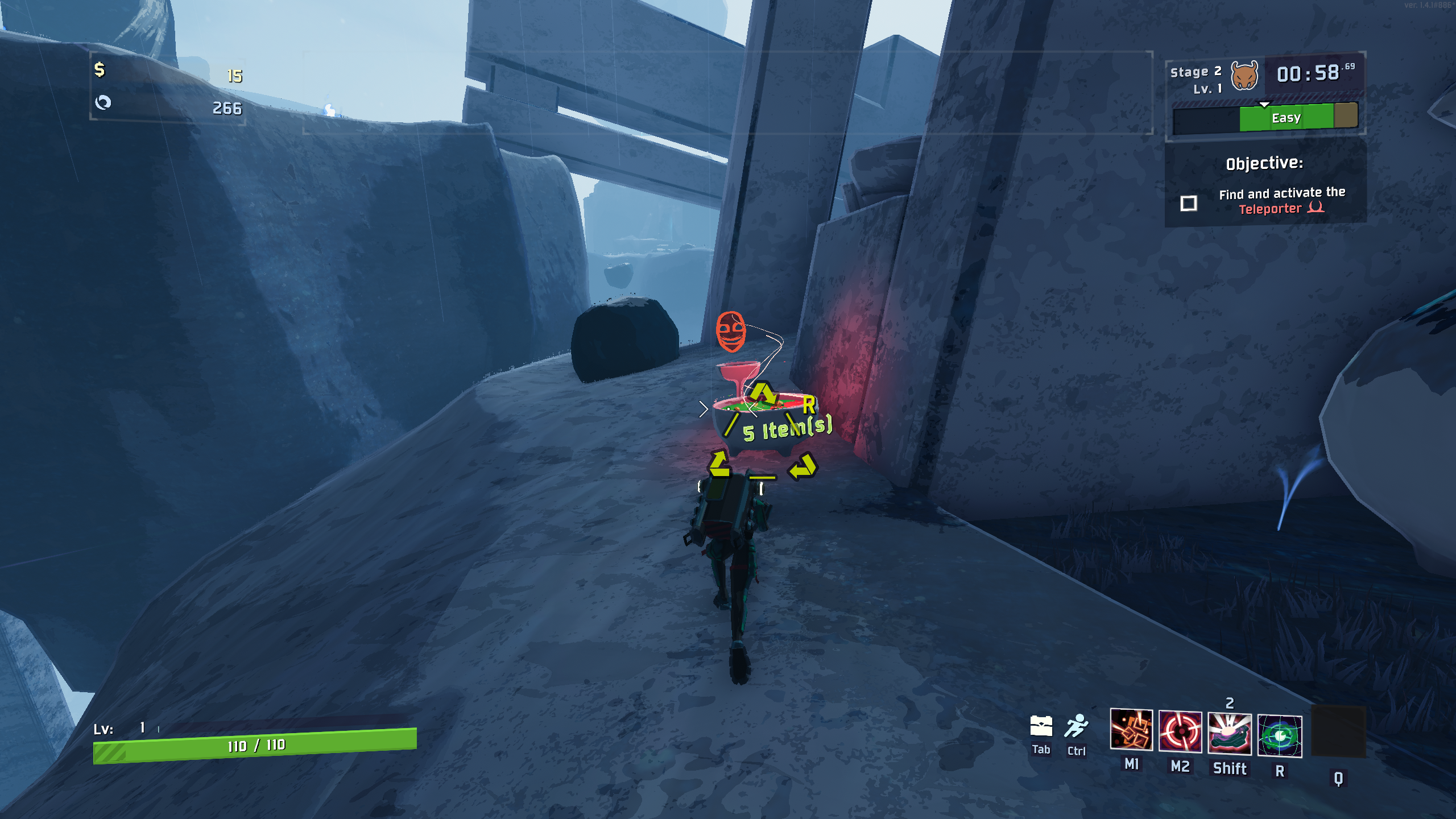This screenshot has width=1456, height=819.
Task: Activate the green eye special skill
Action: pyautogui.click(x=1280, y=736)
